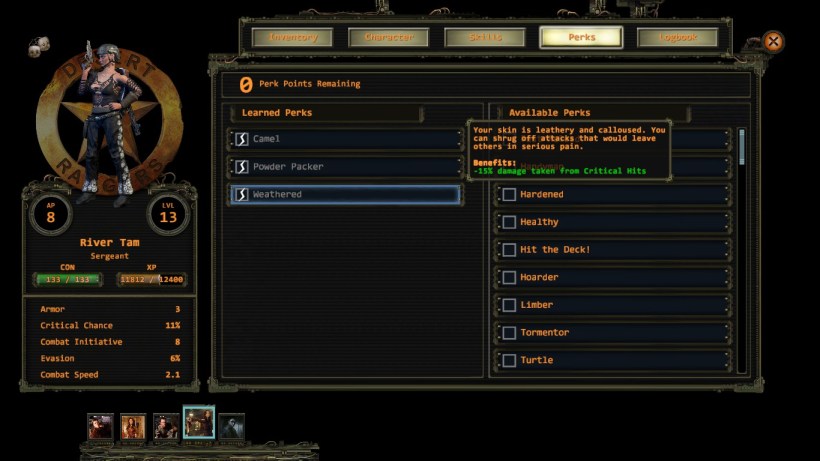Select the learned Powder Packer perk
Viewport: 820px width, 461px height.
click(345, 167)
